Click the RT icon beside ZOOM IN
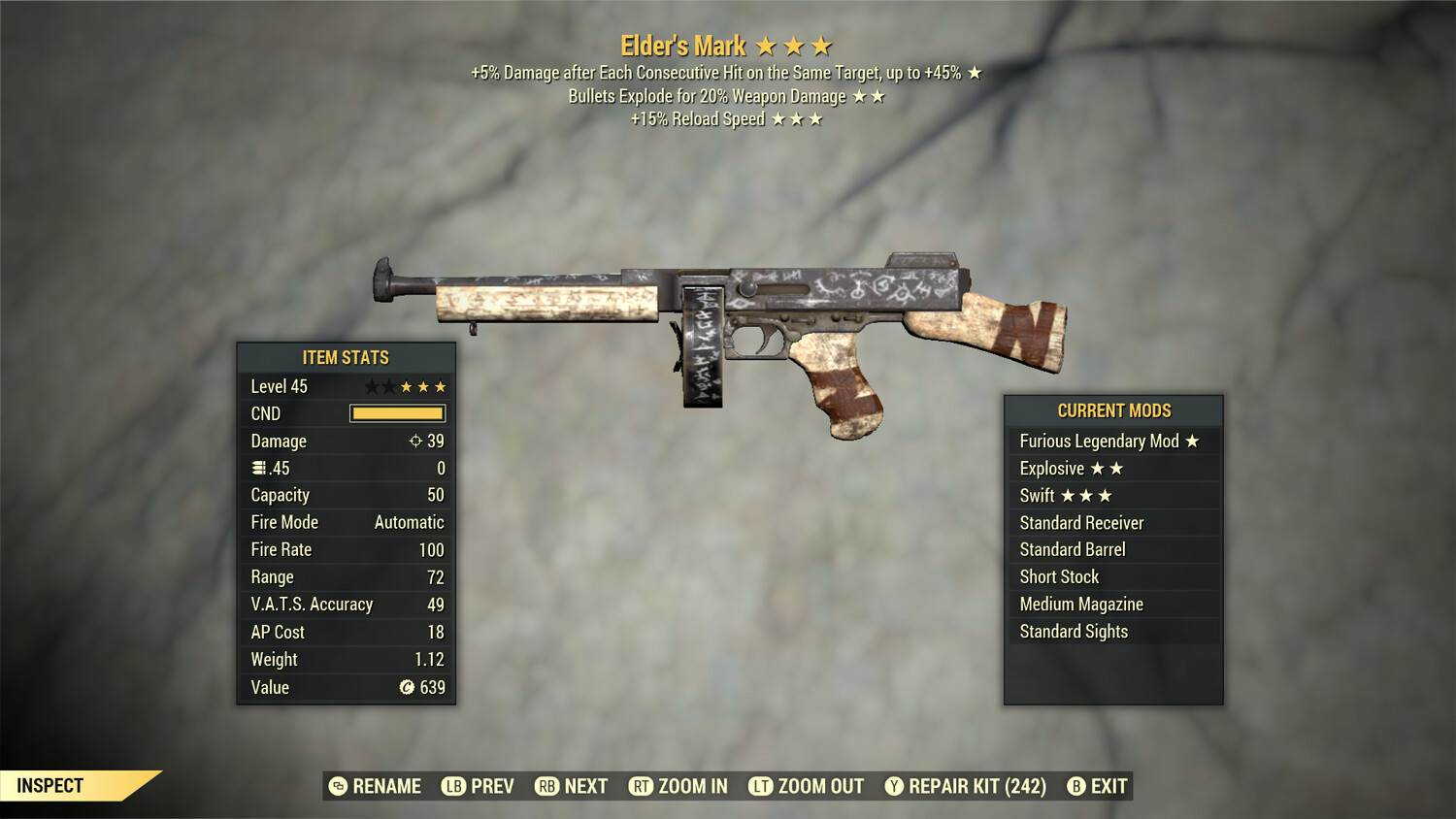 (642, 786)
